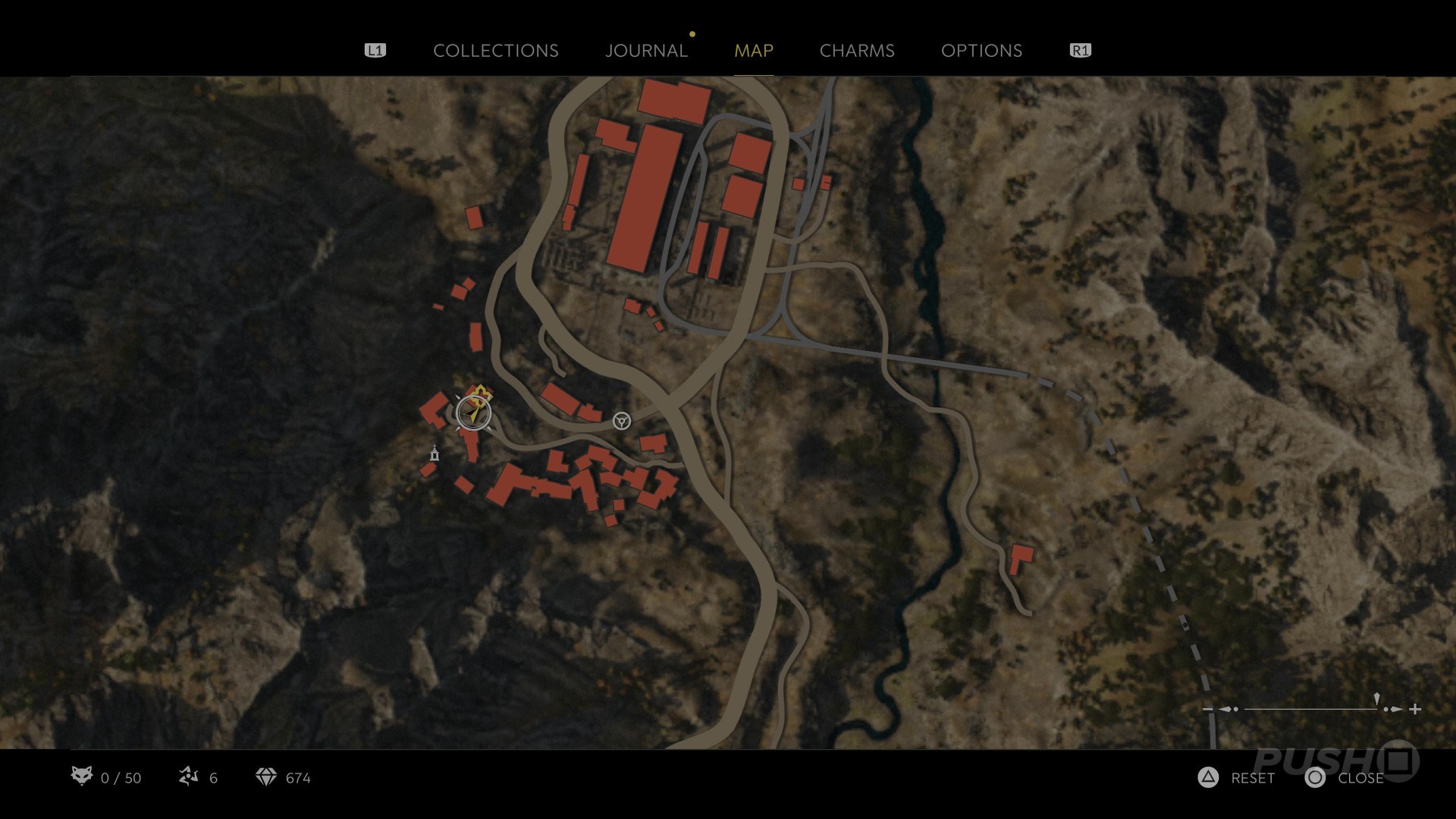Viewport: 1456px width, 819px height.
Task: Switch to the Collections tab
Action: click(495, 51)
